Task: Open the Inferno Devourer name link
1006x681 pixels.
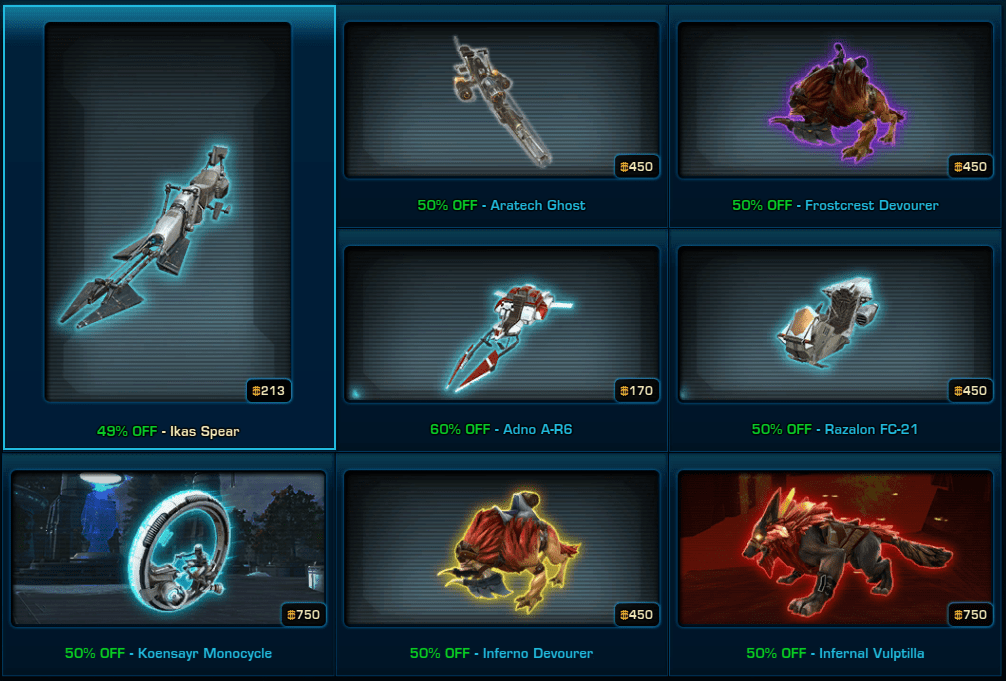Action: tap(538, 653)
